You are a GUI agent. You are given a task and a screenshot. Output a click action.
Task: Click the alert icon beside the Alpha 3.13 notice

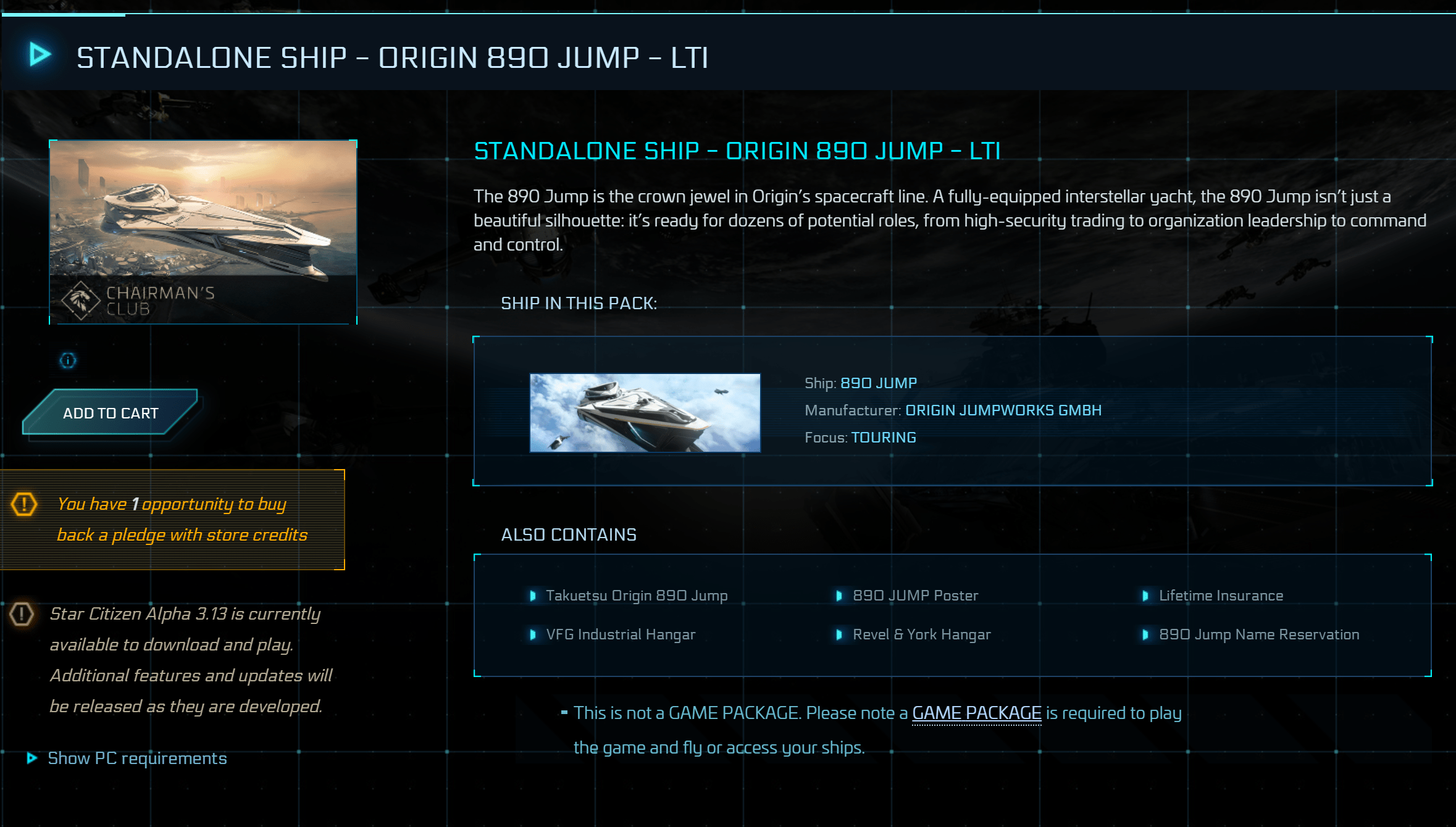point(20,613)
